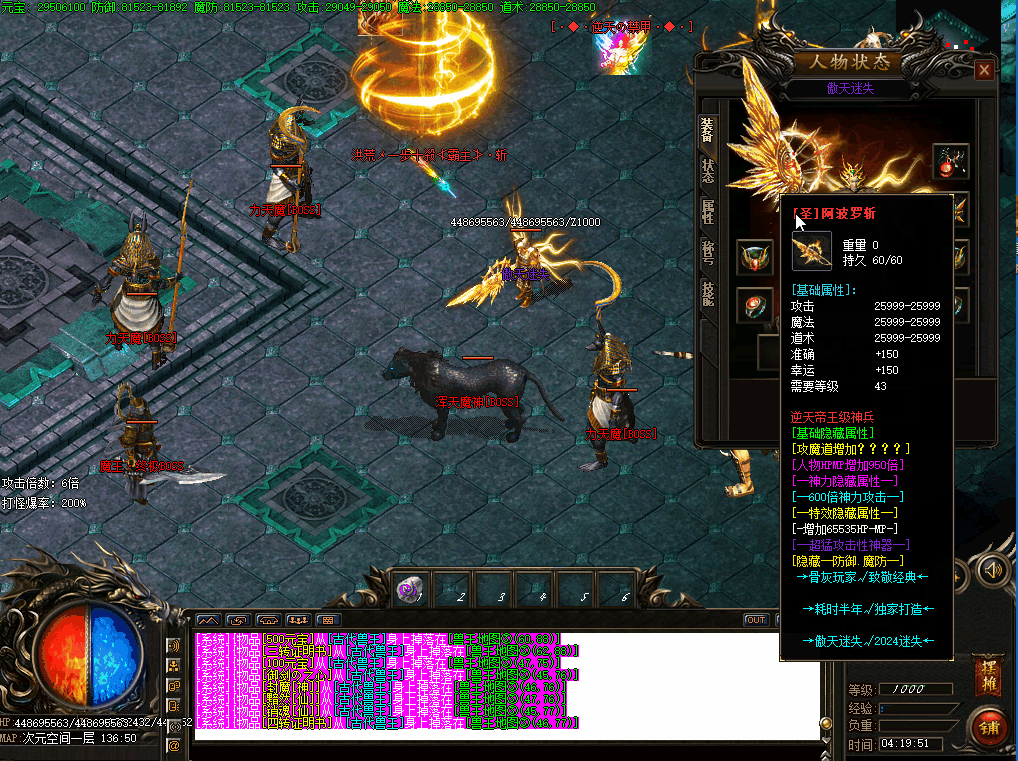Screen dimensions: 1018x761
Task: Toggle the sound speaker button
Action: tap(992, 570)
